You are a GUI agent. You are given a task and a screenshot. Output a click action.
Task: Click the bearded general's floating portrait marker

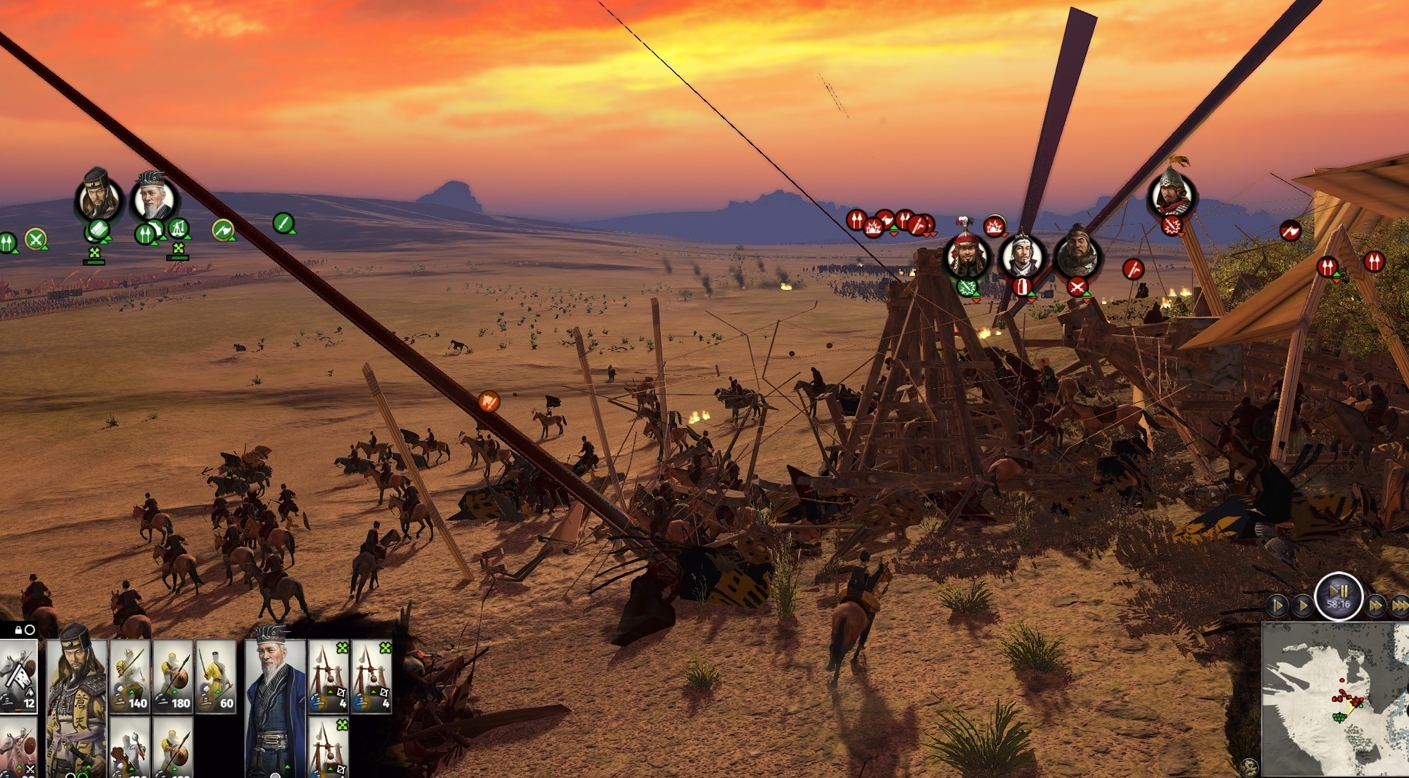pyautogui.click(x=99, y=198)
